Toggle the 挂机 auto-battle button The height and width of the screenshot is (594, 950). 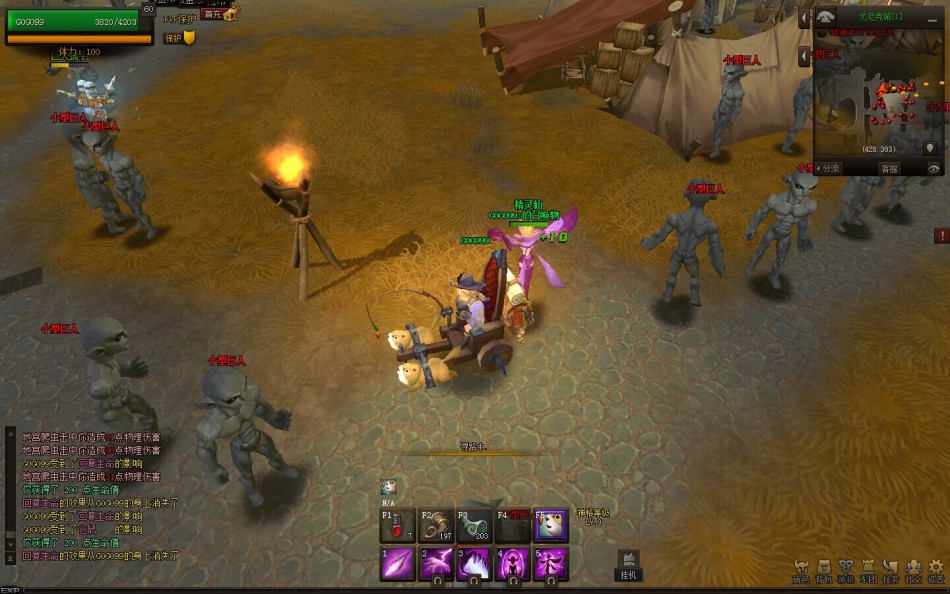[x=628, y=566]
